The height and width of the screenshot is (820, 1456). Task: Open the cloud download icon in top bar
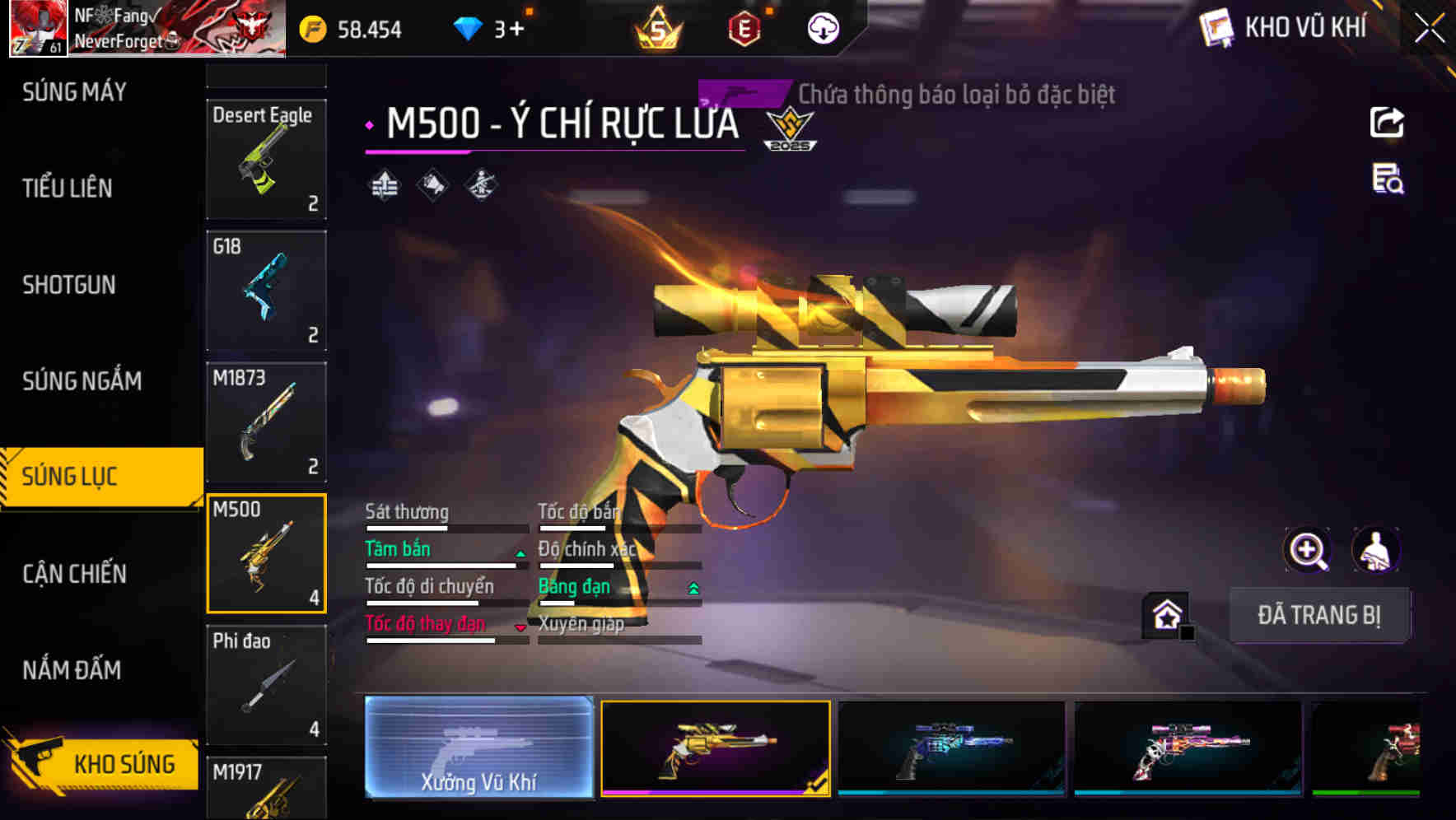click(x=821, y=30)
